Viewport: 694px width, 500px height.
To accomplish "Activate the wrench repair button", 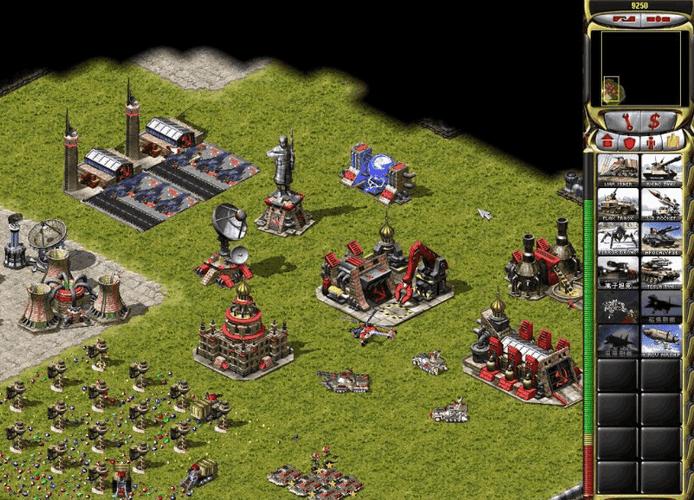I will coord(627,121).
